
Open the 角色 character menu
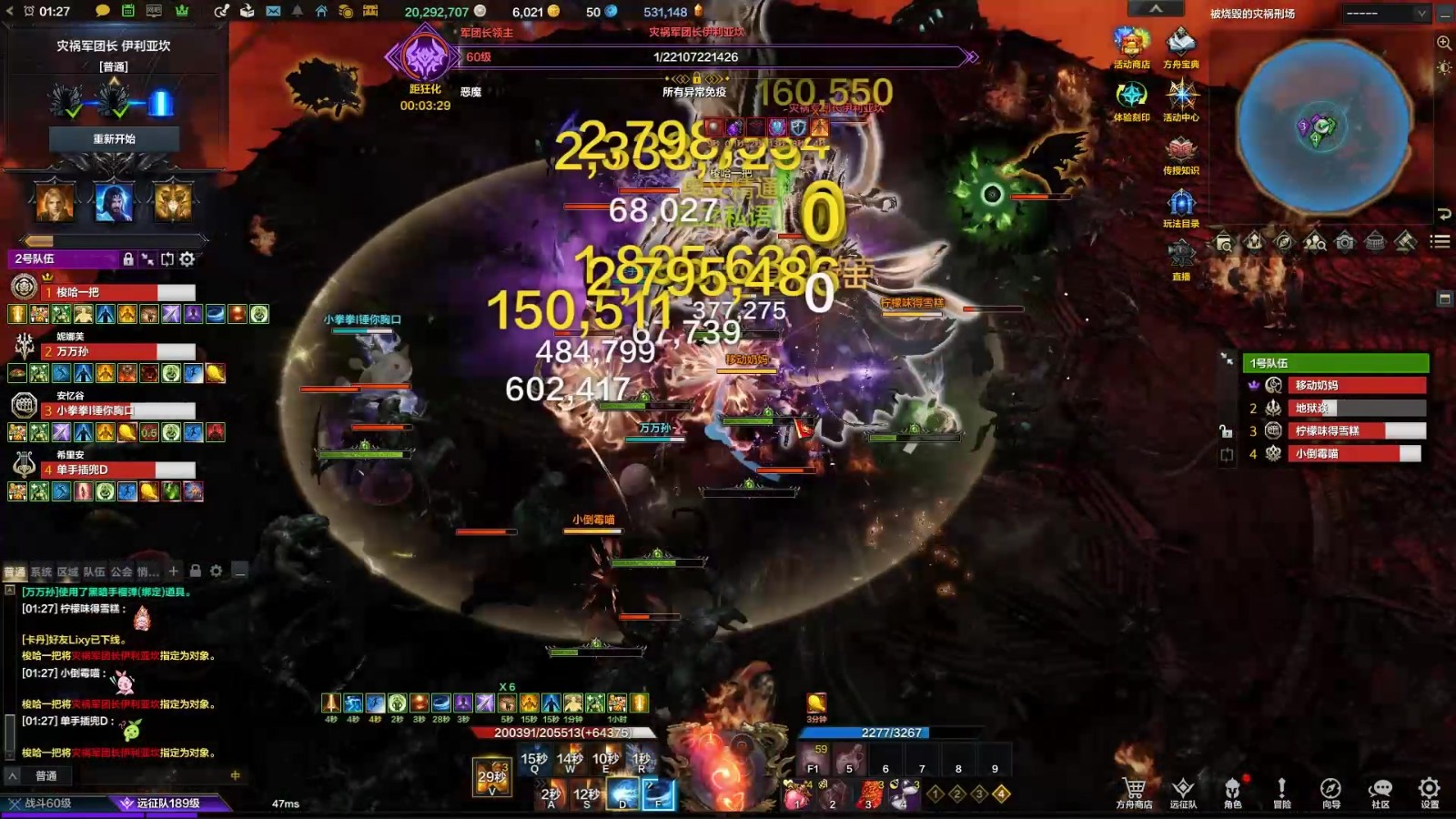1232,791
